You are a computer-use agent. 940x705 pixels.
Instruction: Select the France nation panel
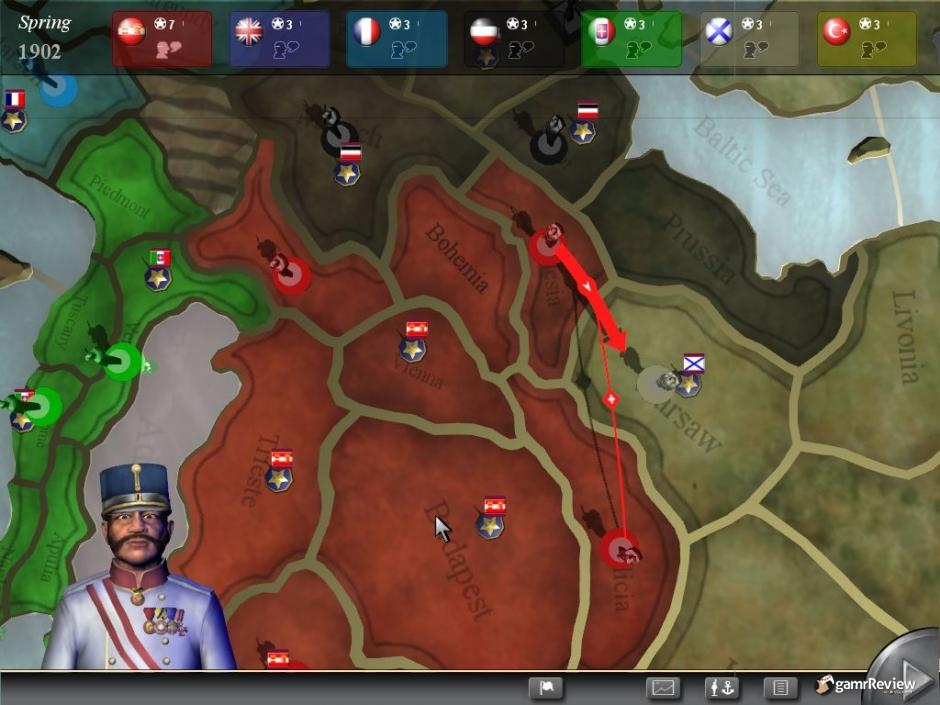[x=396, y=39]
